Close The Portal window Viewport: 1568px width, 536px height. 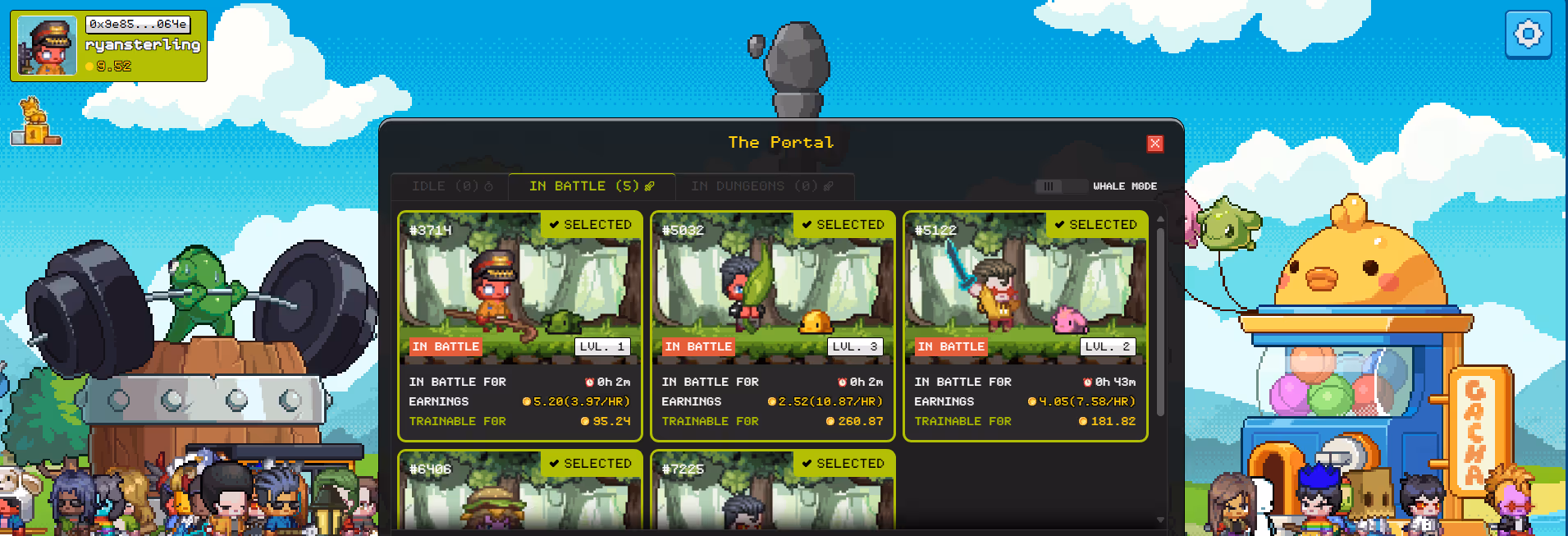(1154, 144)
